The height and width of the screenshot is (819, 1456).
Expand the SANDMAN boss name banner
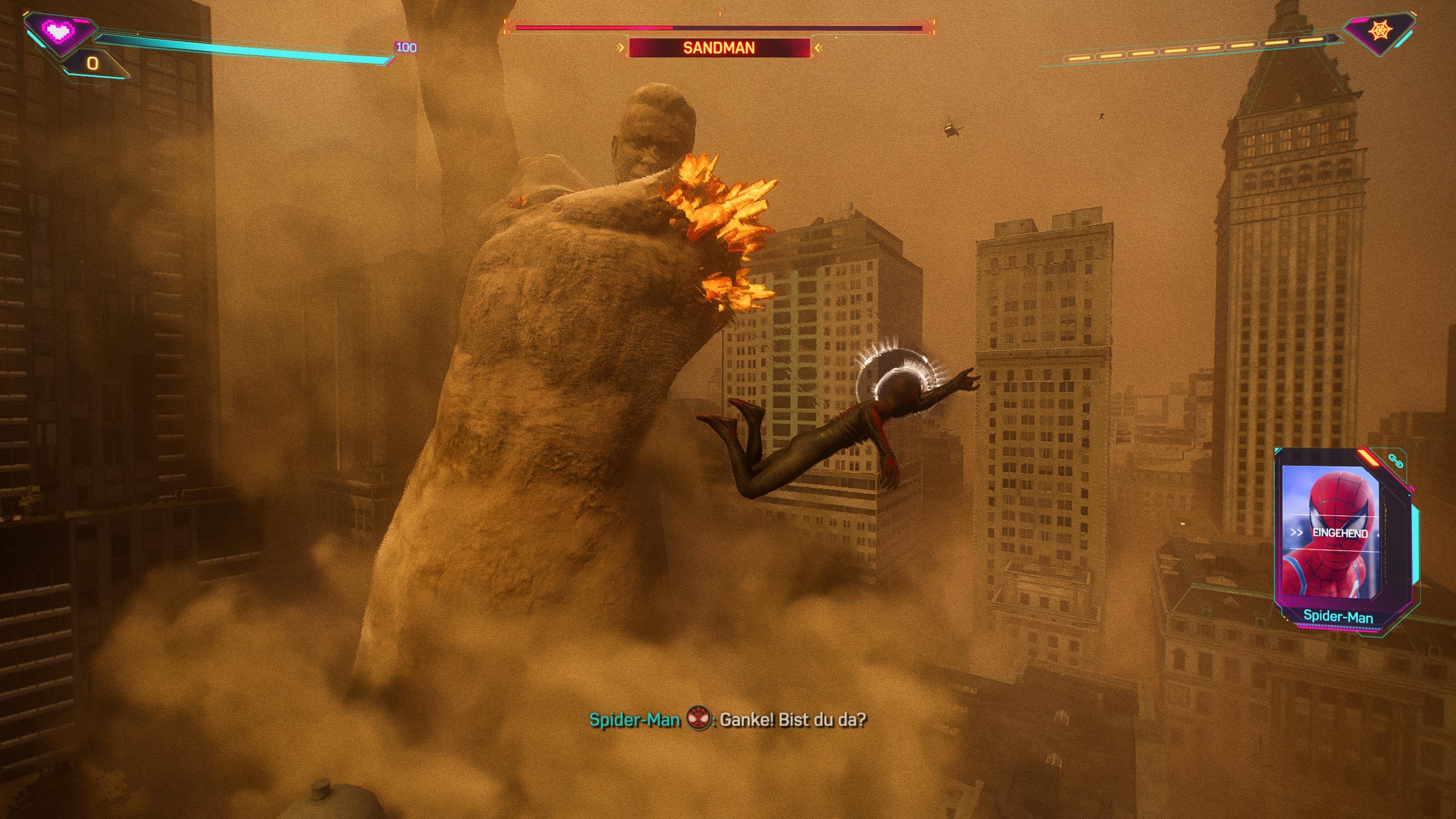click(719, 49)
